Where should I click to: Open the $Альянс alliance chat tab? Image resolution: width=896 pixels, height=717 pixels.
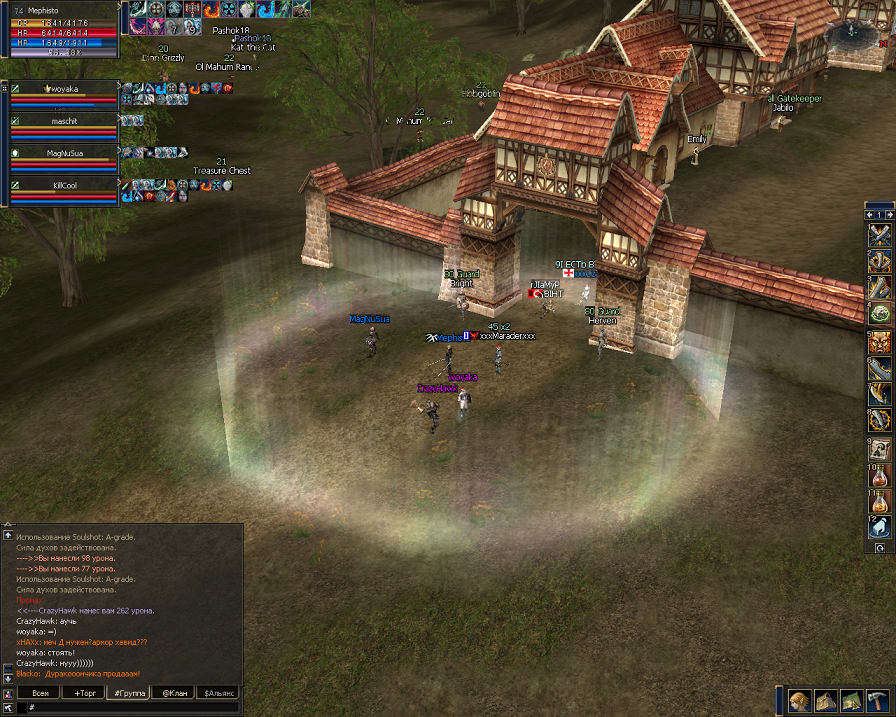219,692
